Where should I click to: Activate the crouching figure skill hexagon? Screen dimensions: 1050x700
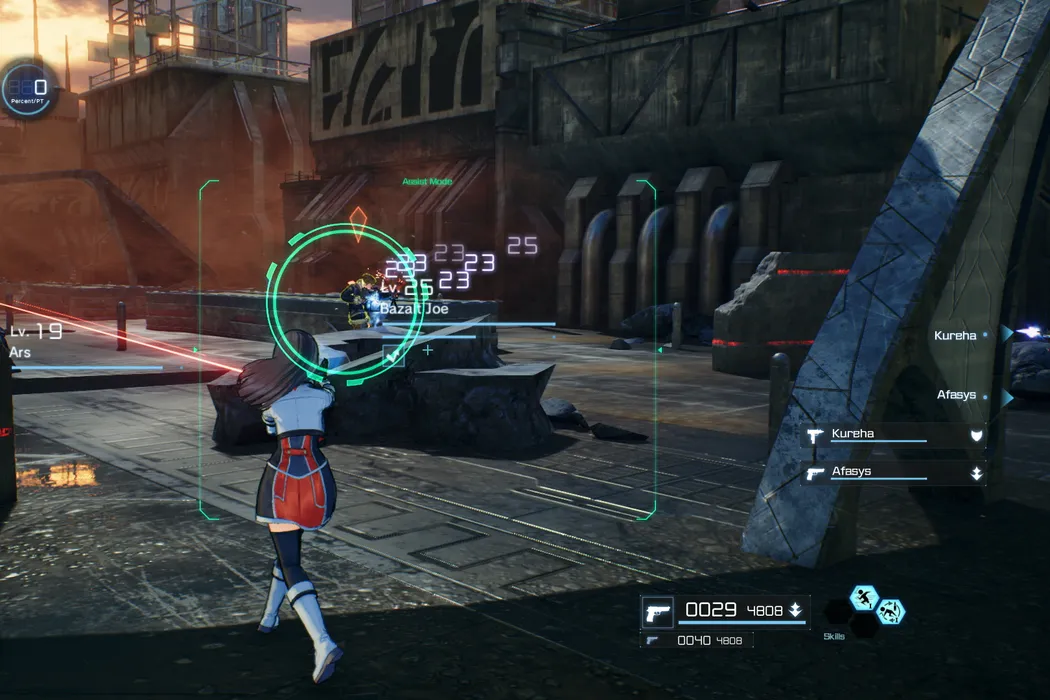(889, 611)
